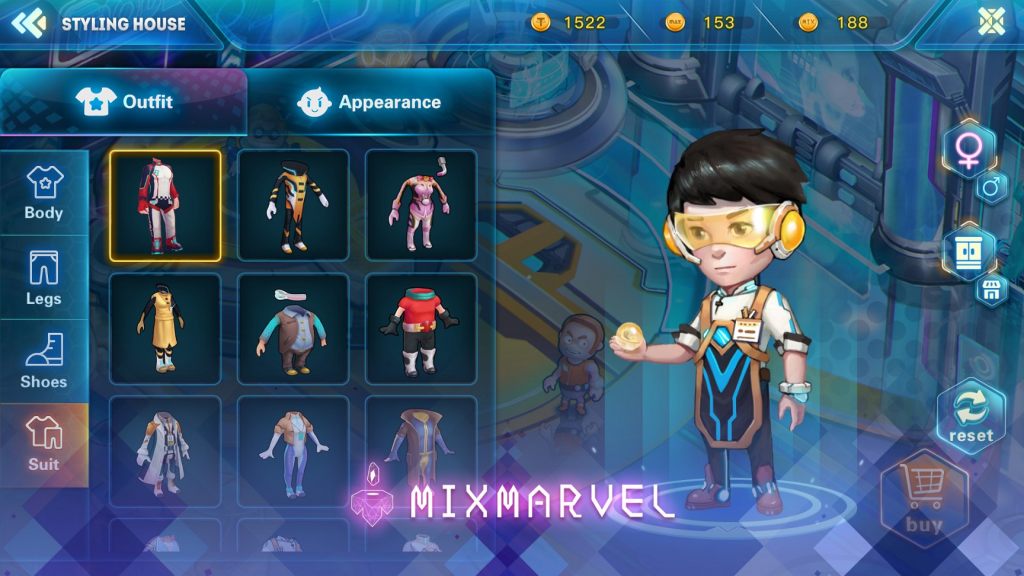This screenshot has height=576, width=1024.
Task: Select the red shirt with black gloves suit
Action: coord(420,328)
